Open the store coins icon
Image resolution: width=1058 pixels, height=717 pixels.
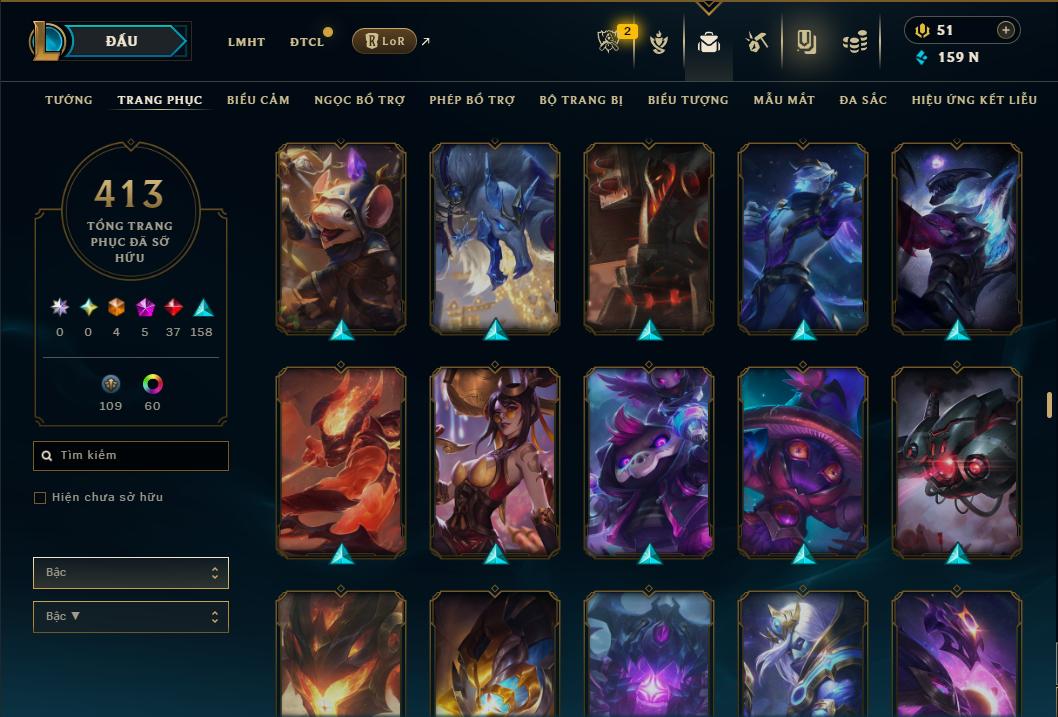click(854, 42)
